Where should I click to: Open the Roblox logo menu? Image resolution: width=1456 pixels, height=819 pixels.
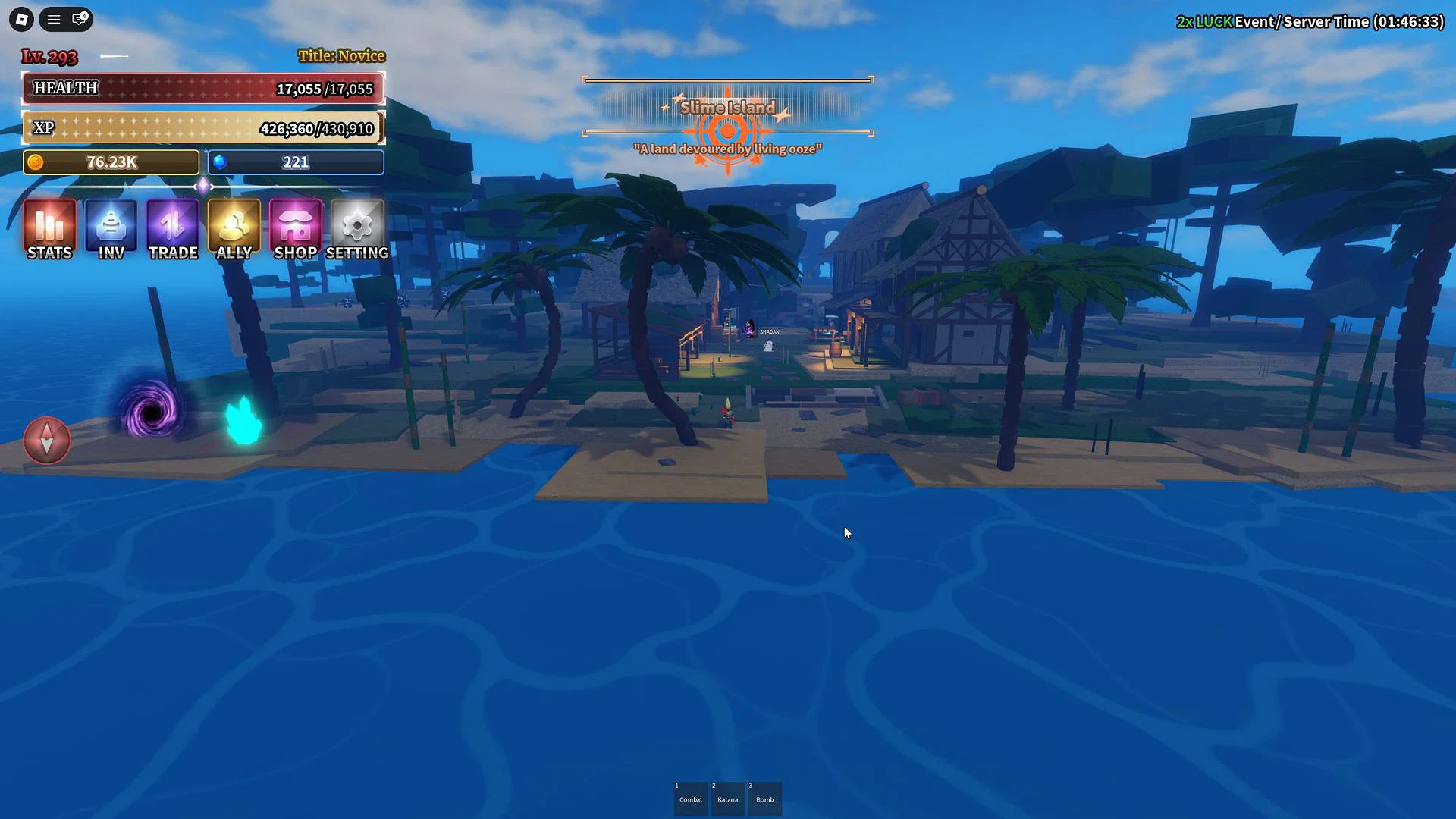tap(20, 20)
